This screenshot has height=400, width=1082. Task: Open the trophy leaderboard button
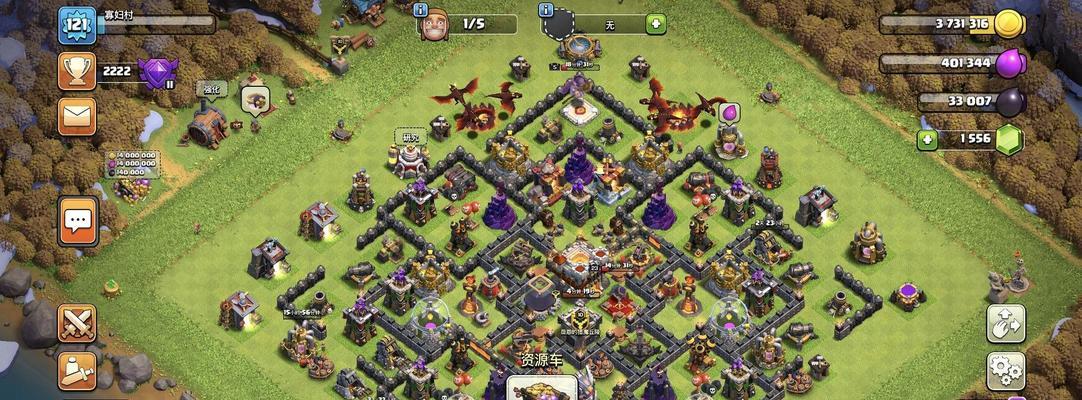tap(77, 71)
